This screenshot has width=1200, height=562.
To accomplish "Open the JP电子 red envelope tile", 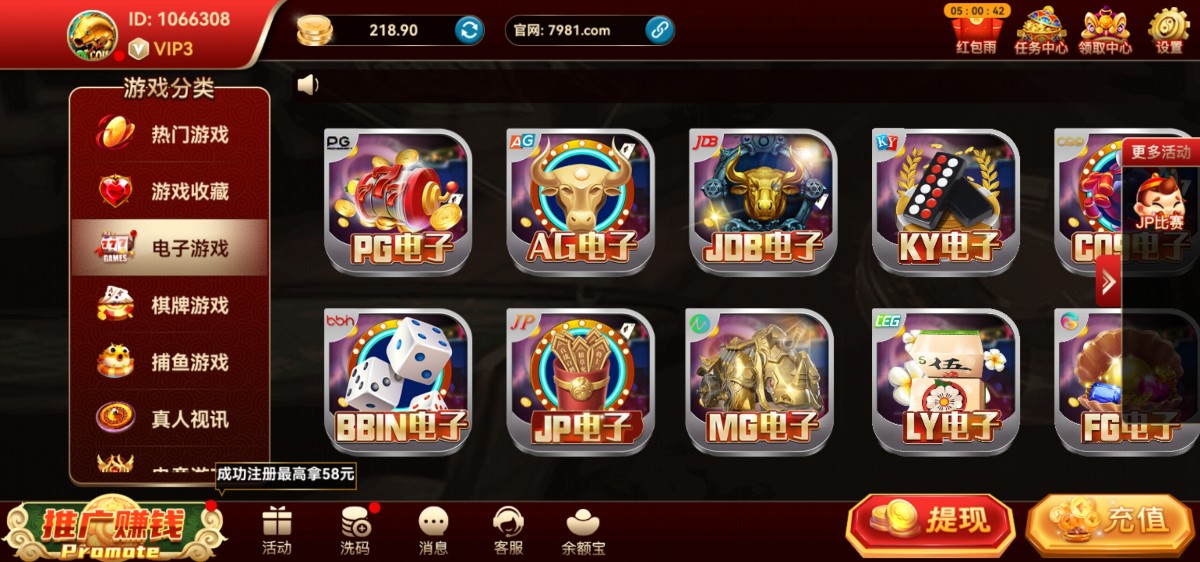I will tap(580, 381).
